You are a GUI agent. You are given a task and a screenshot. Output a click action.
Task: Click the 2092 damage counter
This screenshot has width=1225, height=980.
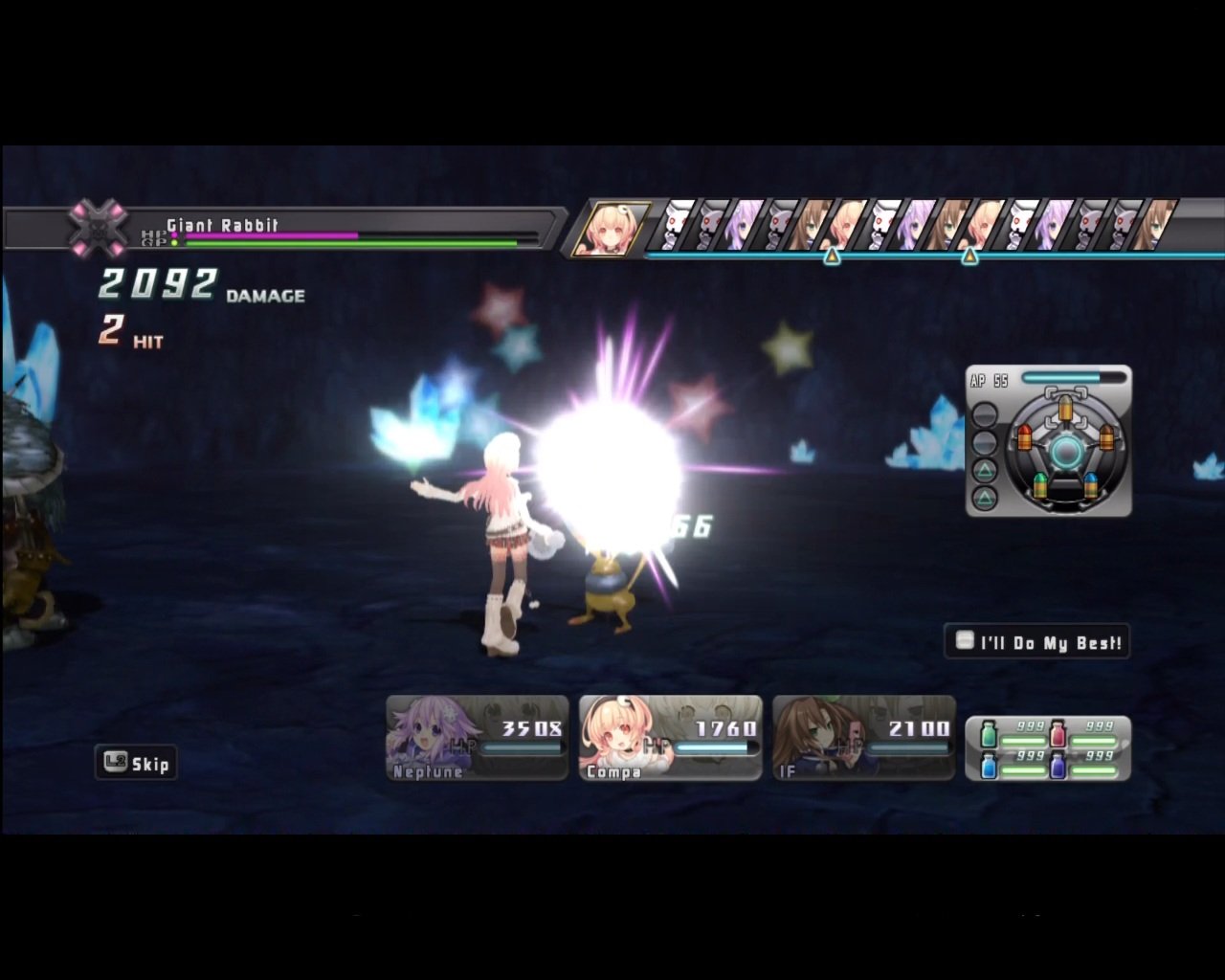pyautogui.click(x=156, y=282)
